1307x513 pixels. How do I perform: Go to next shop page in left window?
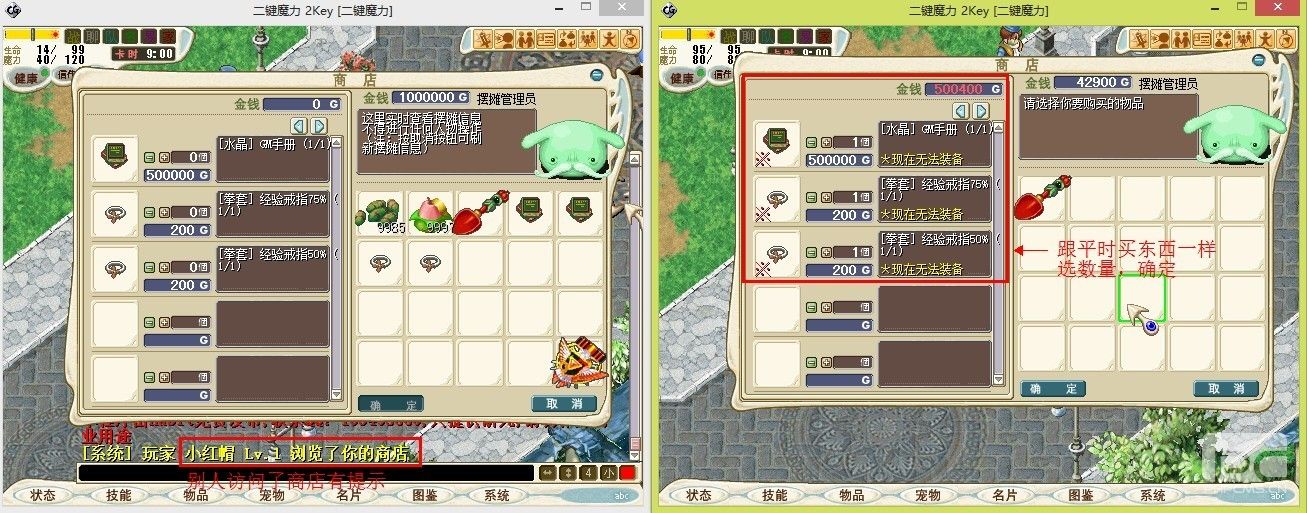tap(320, 126)
